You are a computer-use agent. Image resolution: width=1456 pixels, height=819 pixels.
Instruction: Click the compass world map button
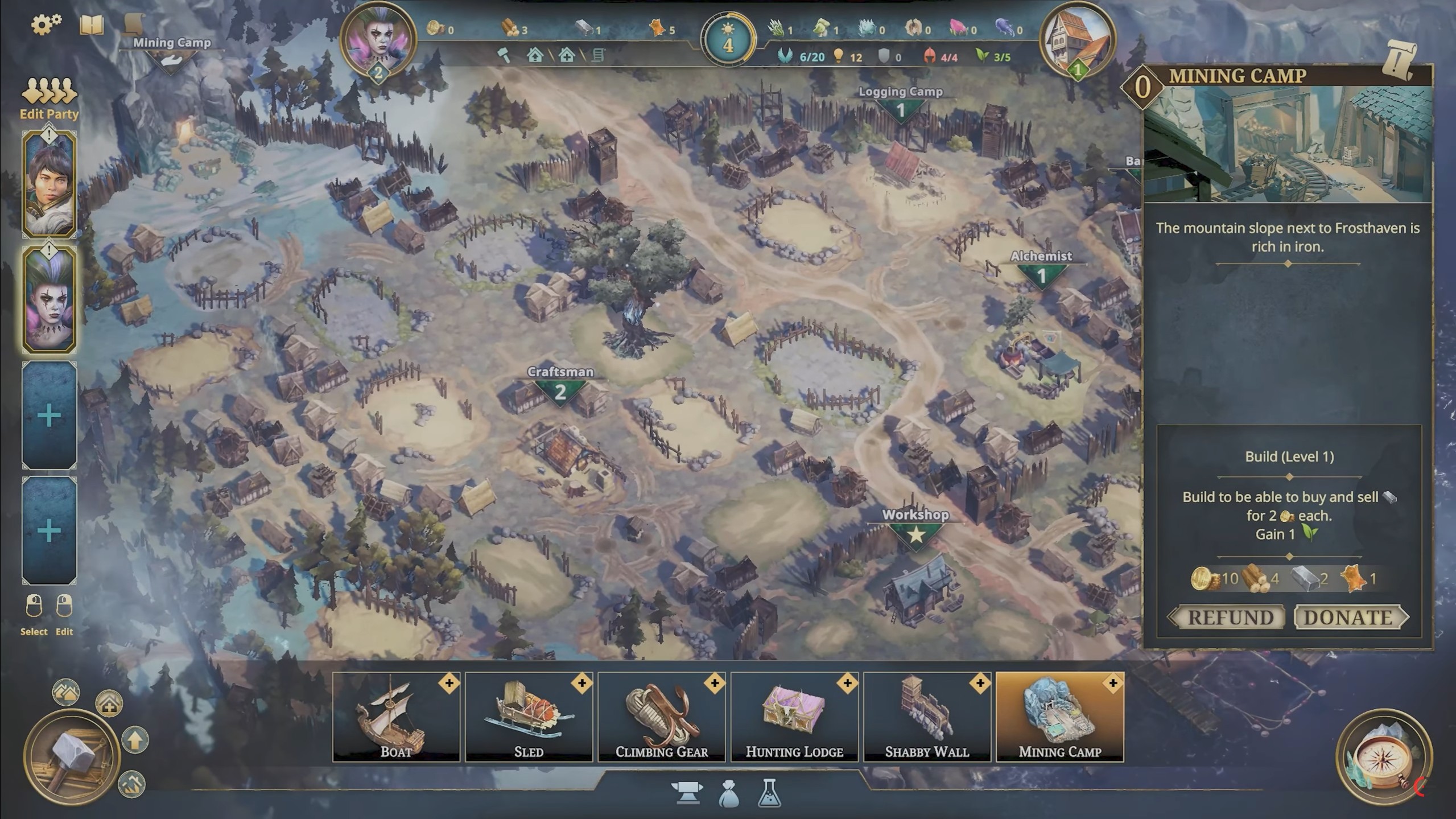pos(1383,758)
